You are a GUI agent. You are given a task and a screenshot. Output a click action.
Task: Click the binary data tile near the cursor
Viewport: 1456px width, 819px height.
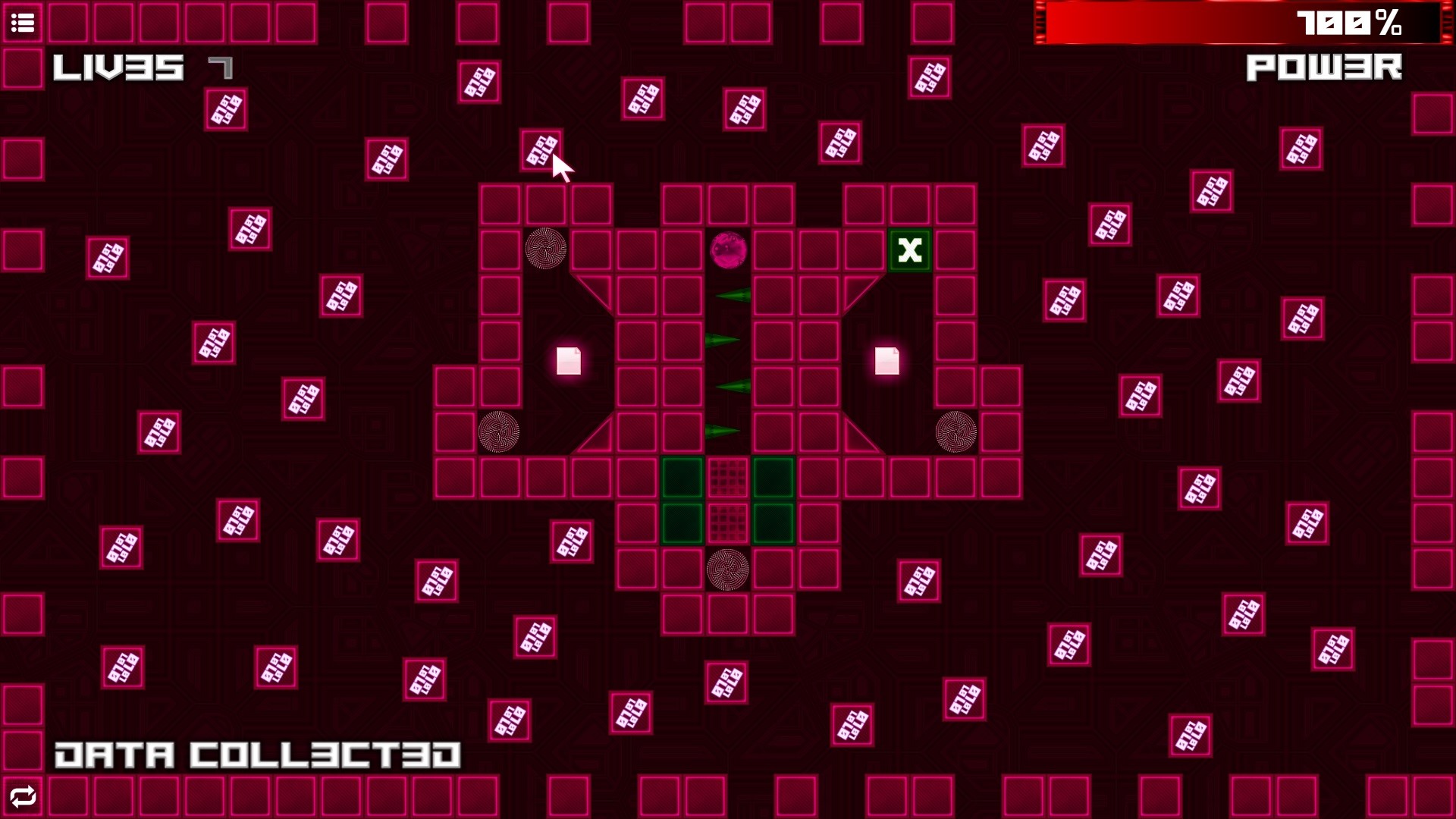pyautogui.click(x=540, y=149)
